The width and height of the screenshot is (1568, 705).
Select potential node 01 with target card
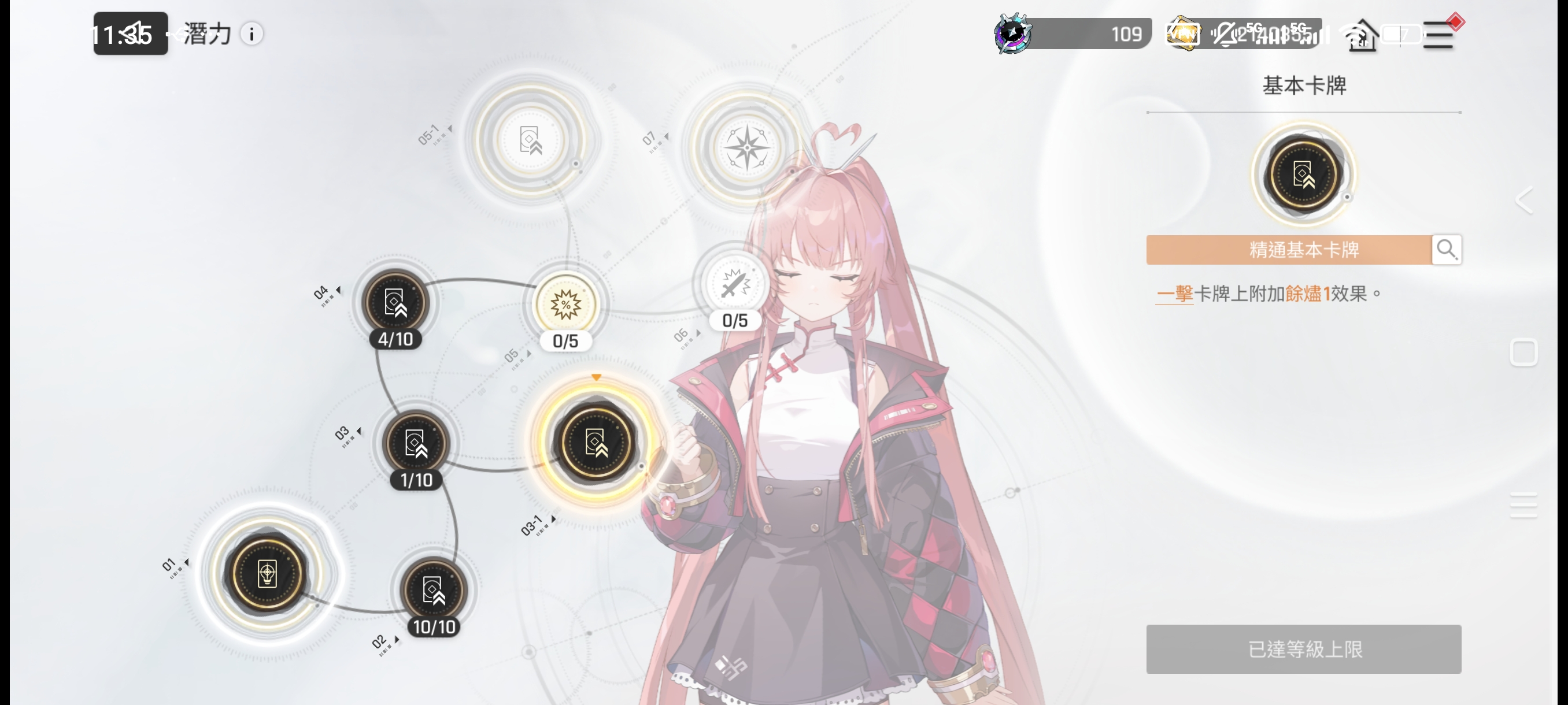pos(267,573)
